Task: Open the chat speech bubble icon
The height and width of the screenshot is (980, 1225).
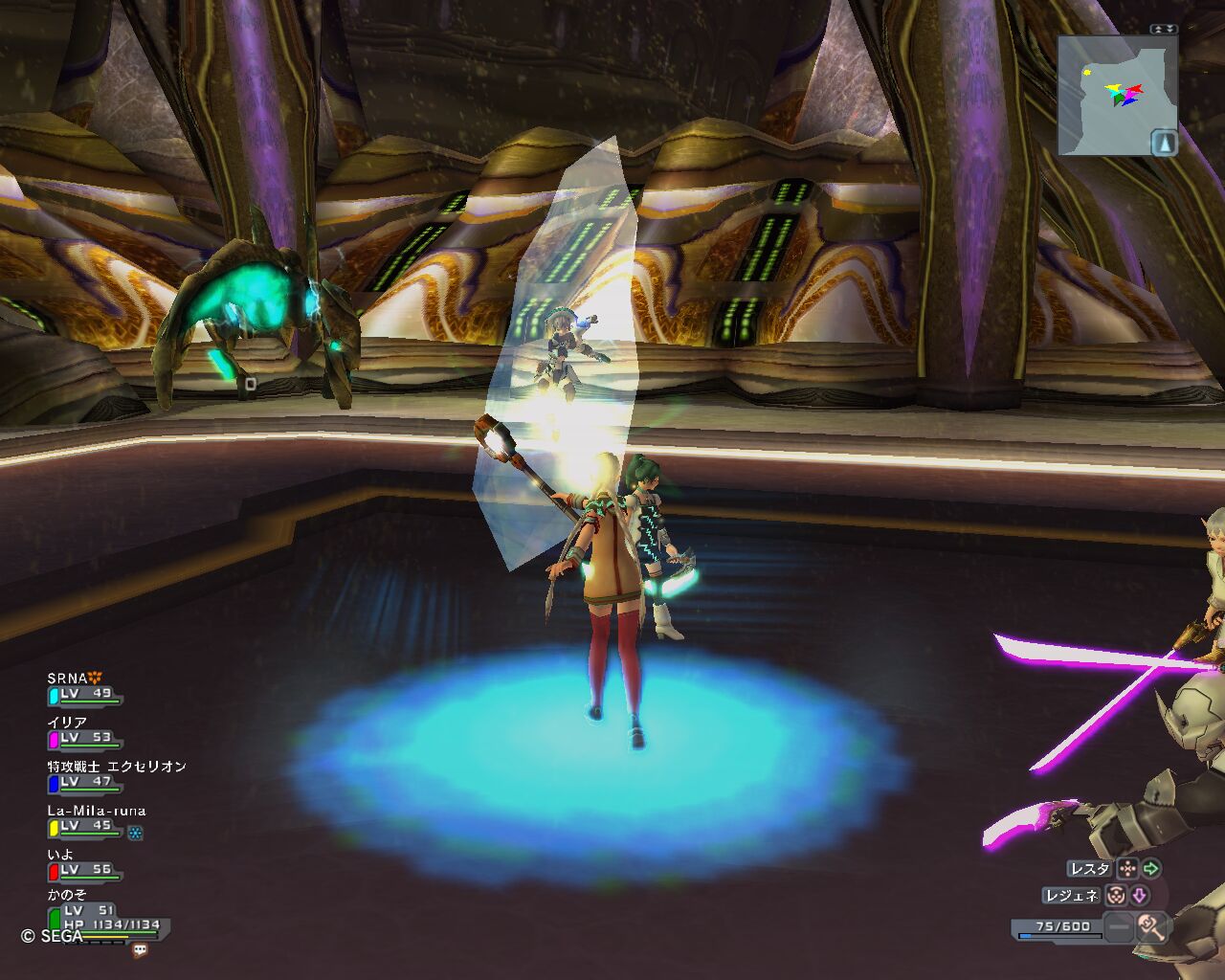Action: 141,949
